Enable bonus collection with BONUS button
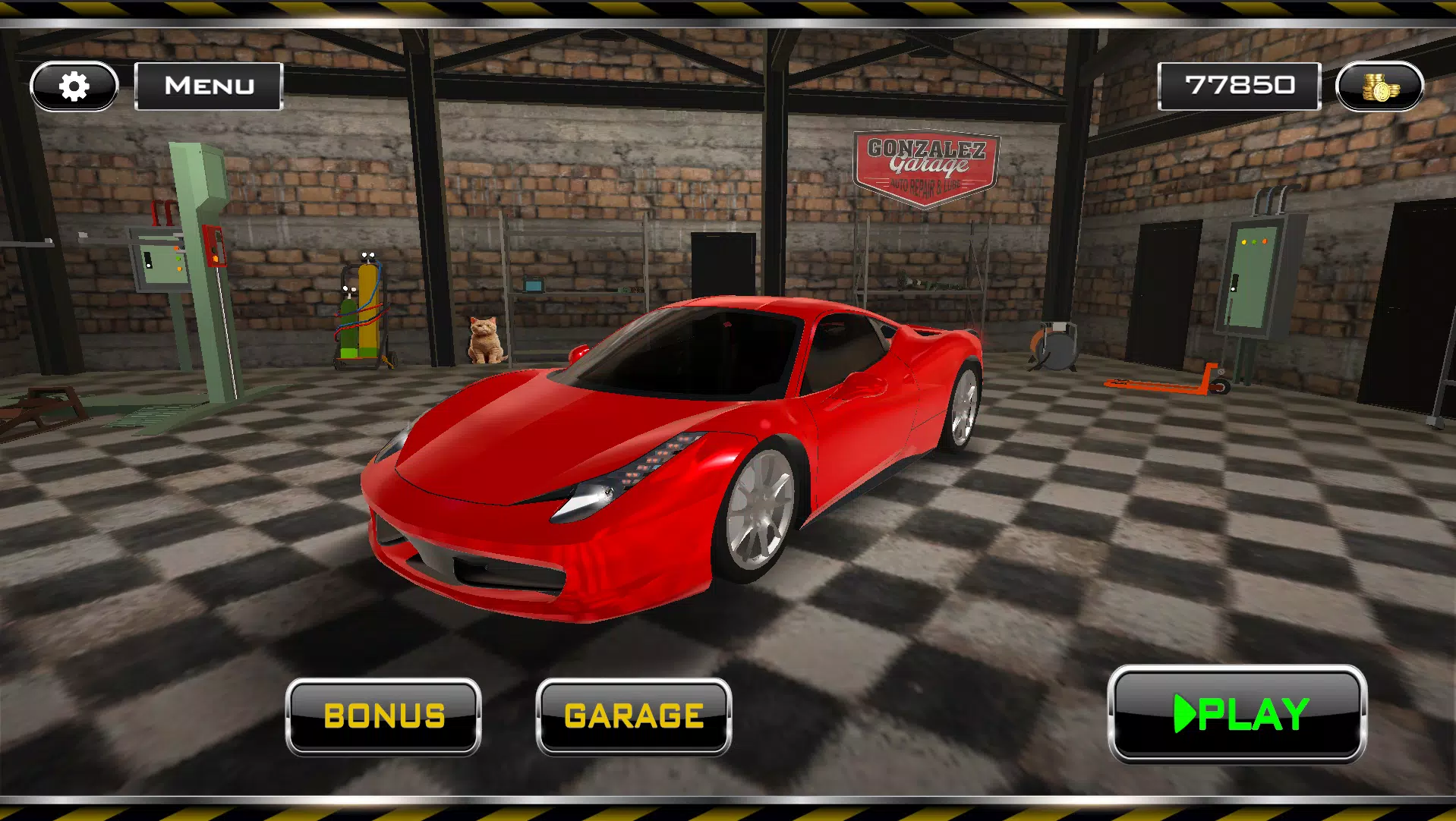This screenshot has width=1456, height=821. [384, 716]
